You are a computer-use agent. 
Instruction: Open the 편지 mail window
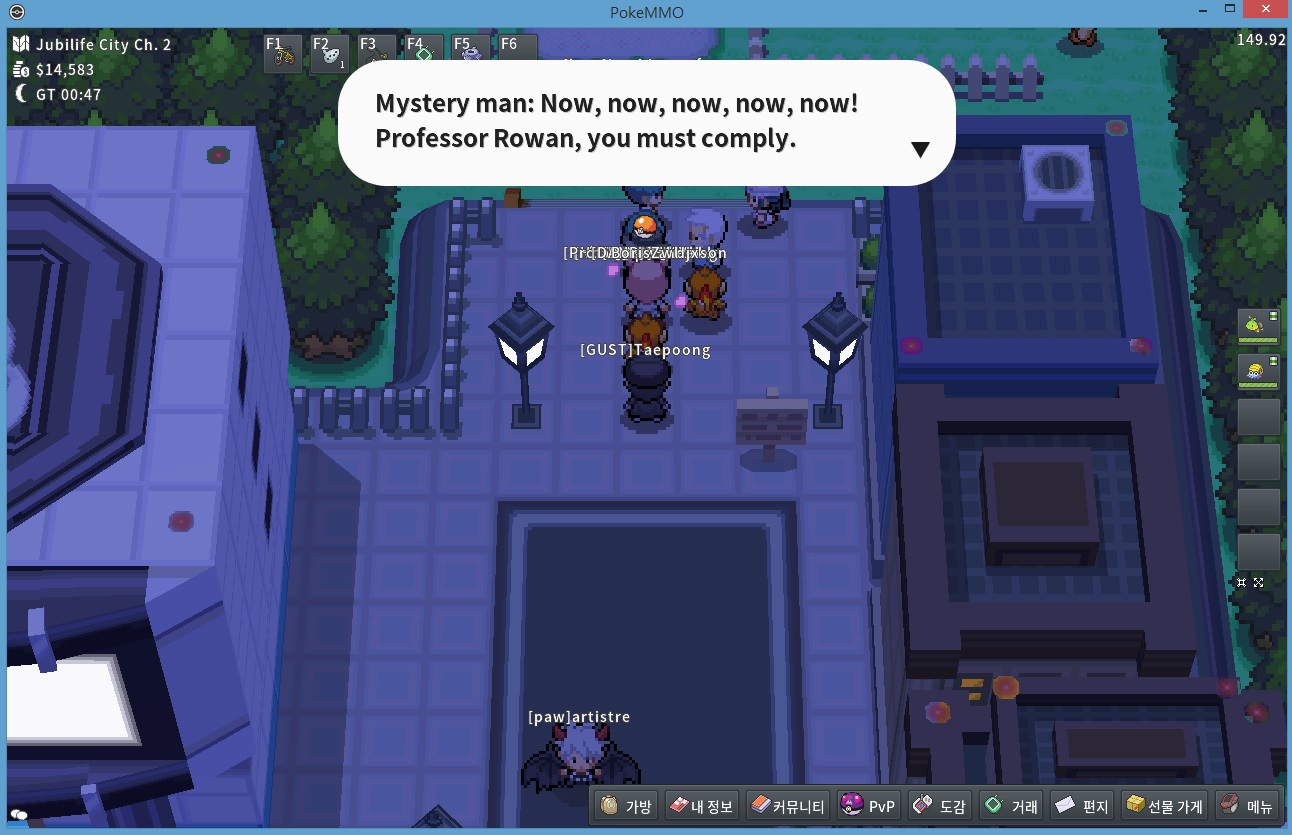point(1082,806)
